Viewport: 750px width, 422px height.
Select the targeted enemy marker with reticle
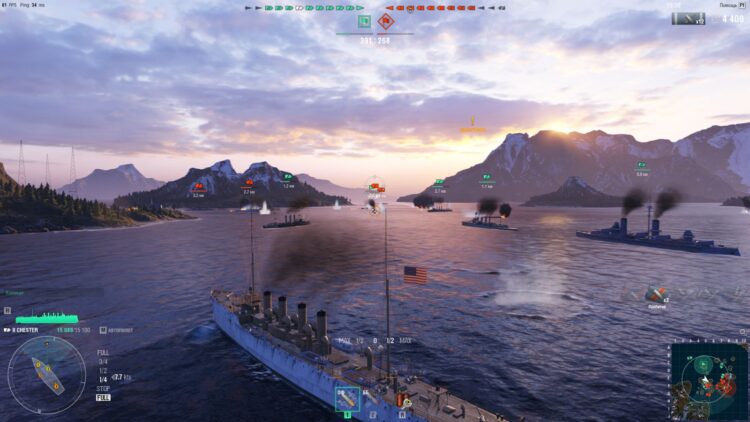click(375, 186)
